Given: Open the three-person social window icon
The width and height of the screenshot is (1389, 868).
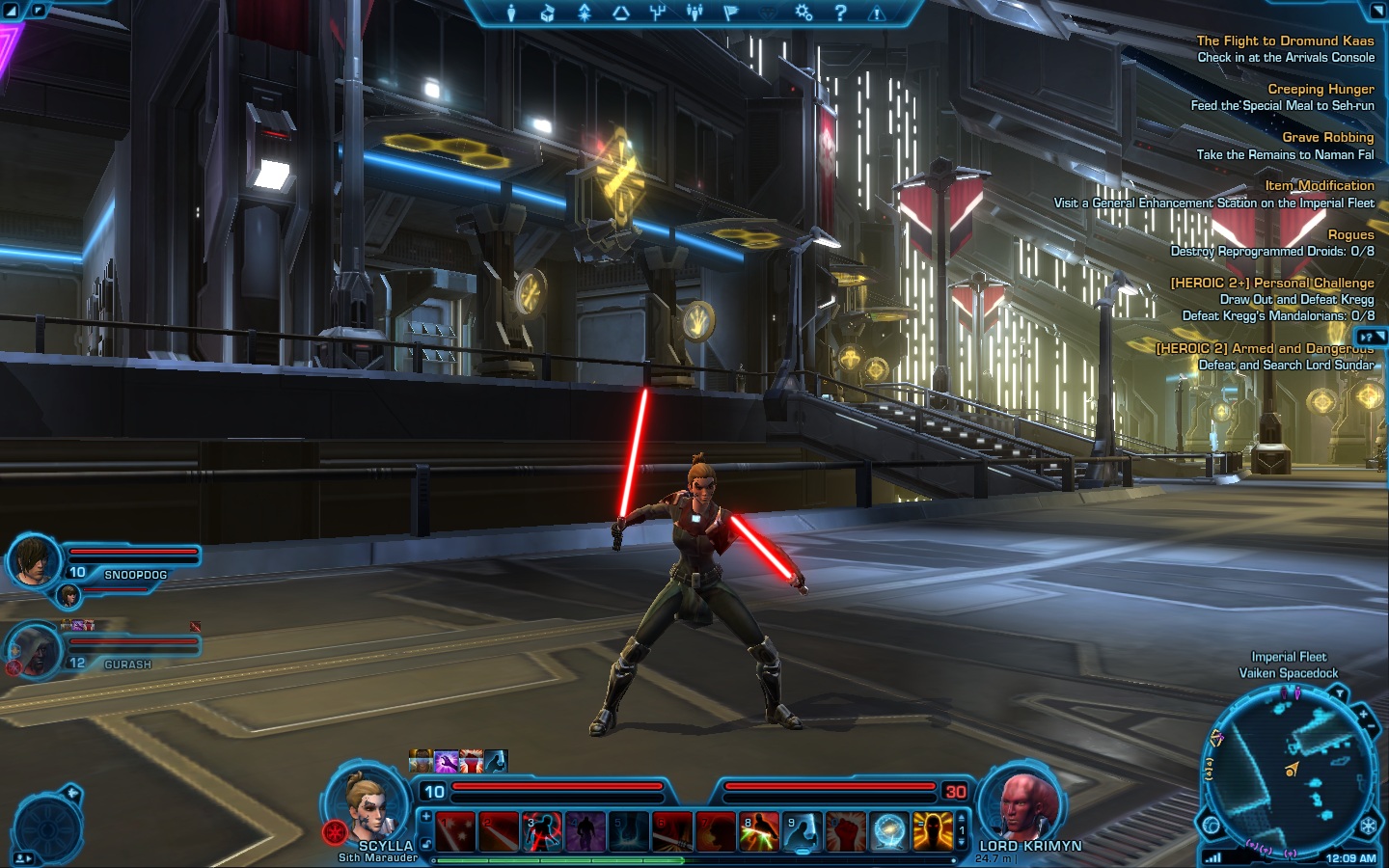Looking at the screenshot, I should point(694,13).
